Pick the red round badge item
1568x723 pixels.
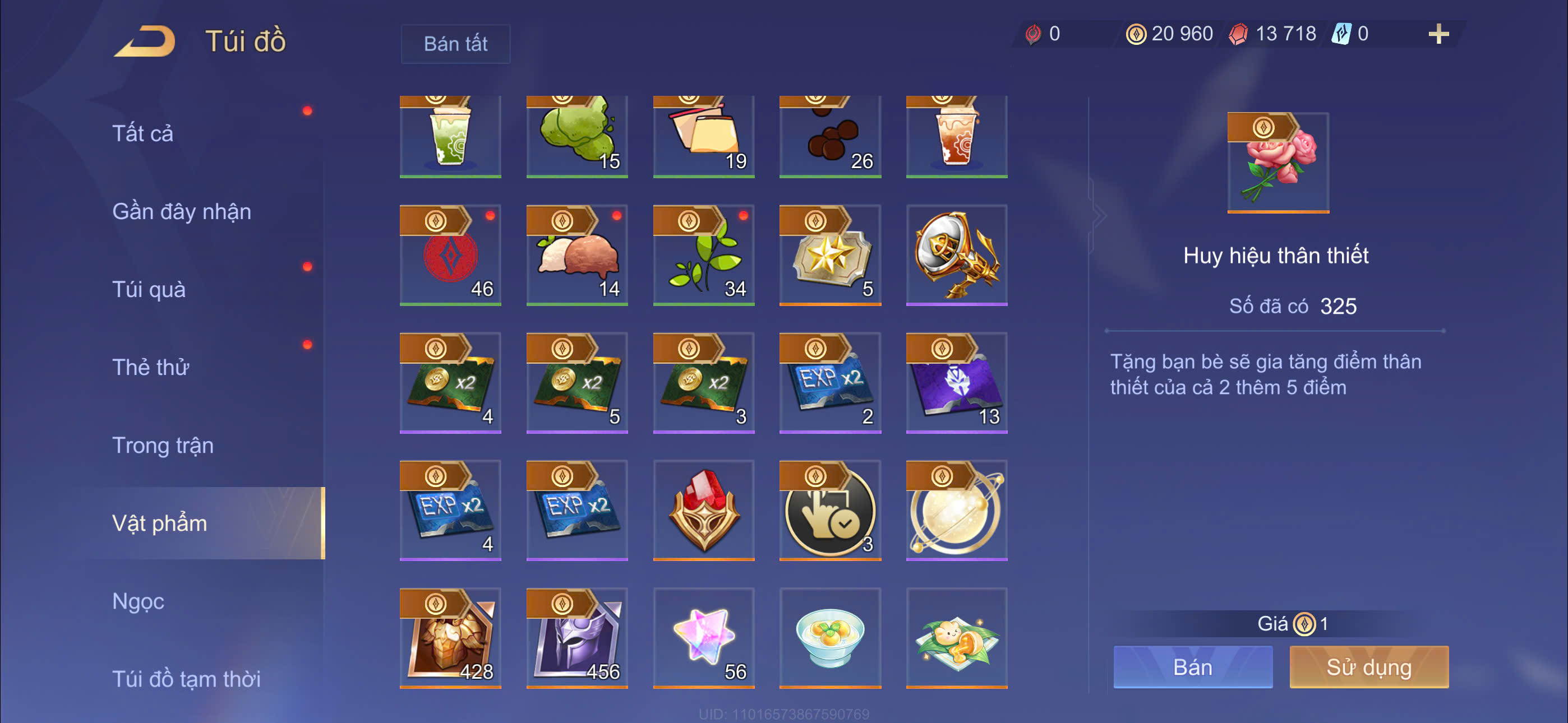450,255
